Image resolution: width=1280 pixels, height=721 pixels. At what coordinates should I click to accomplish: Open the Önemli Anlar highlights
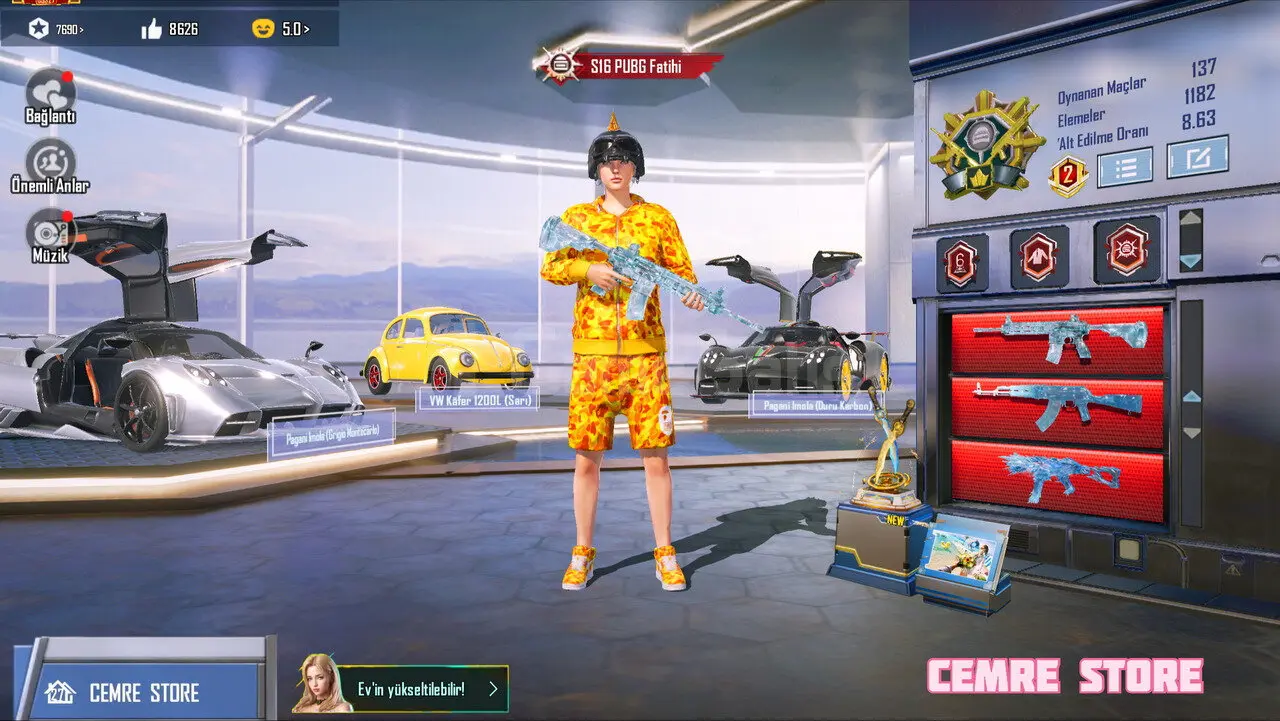click(50, 162)
